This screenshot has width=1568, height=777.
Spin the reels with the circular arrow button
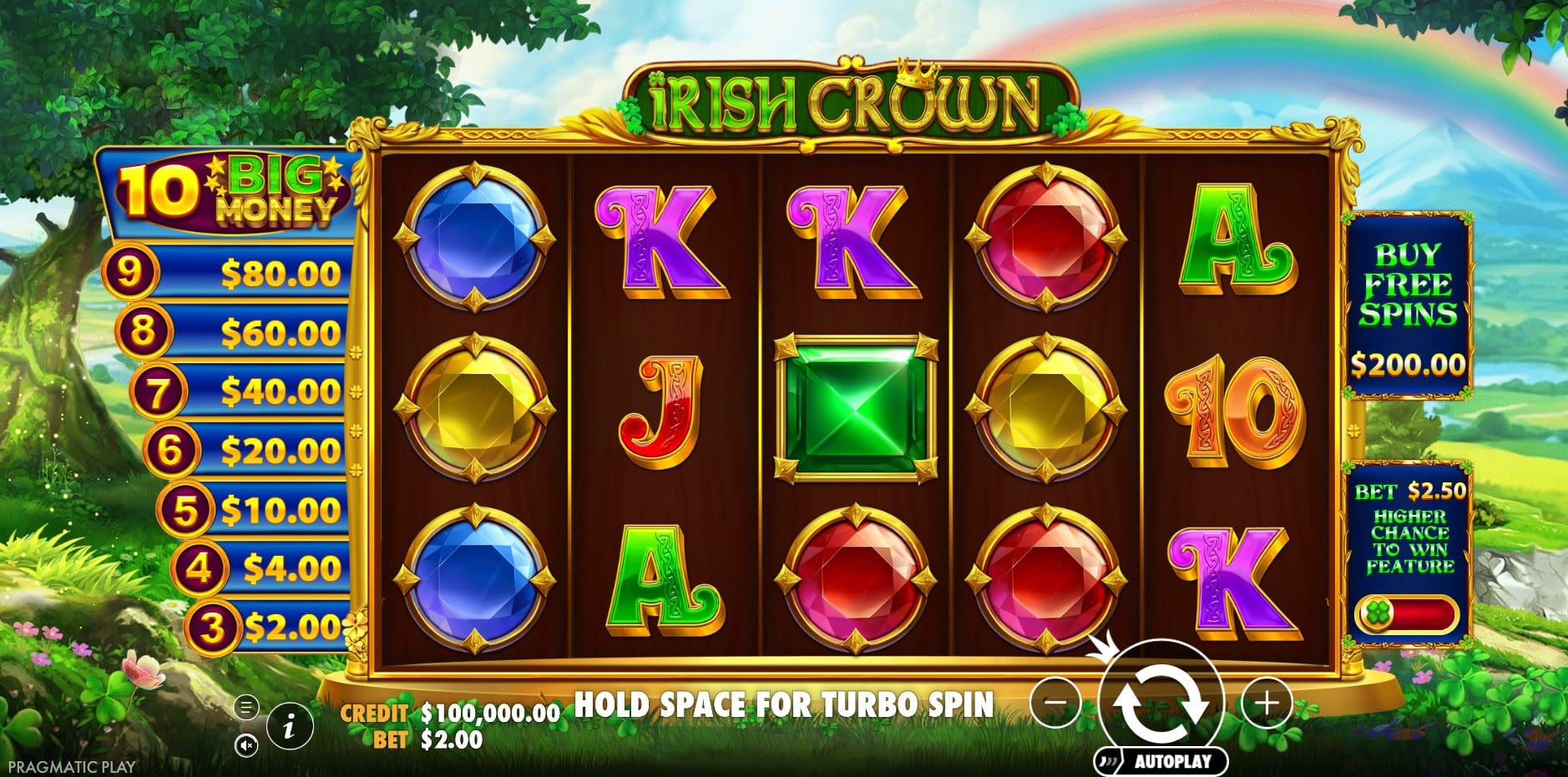1161,702
